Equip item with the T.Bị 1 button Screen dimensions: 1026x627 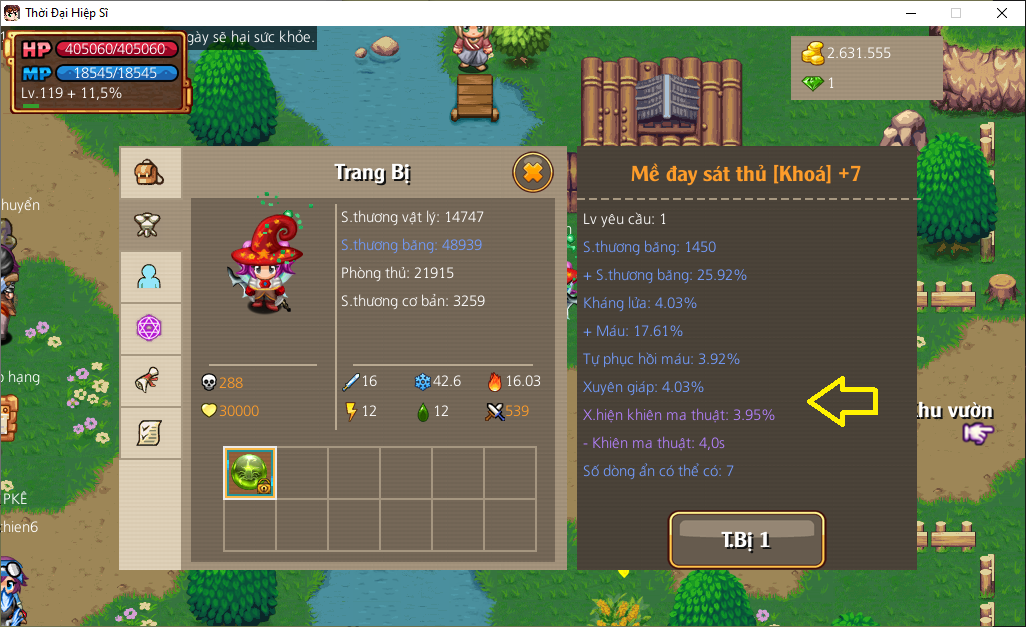746,540
